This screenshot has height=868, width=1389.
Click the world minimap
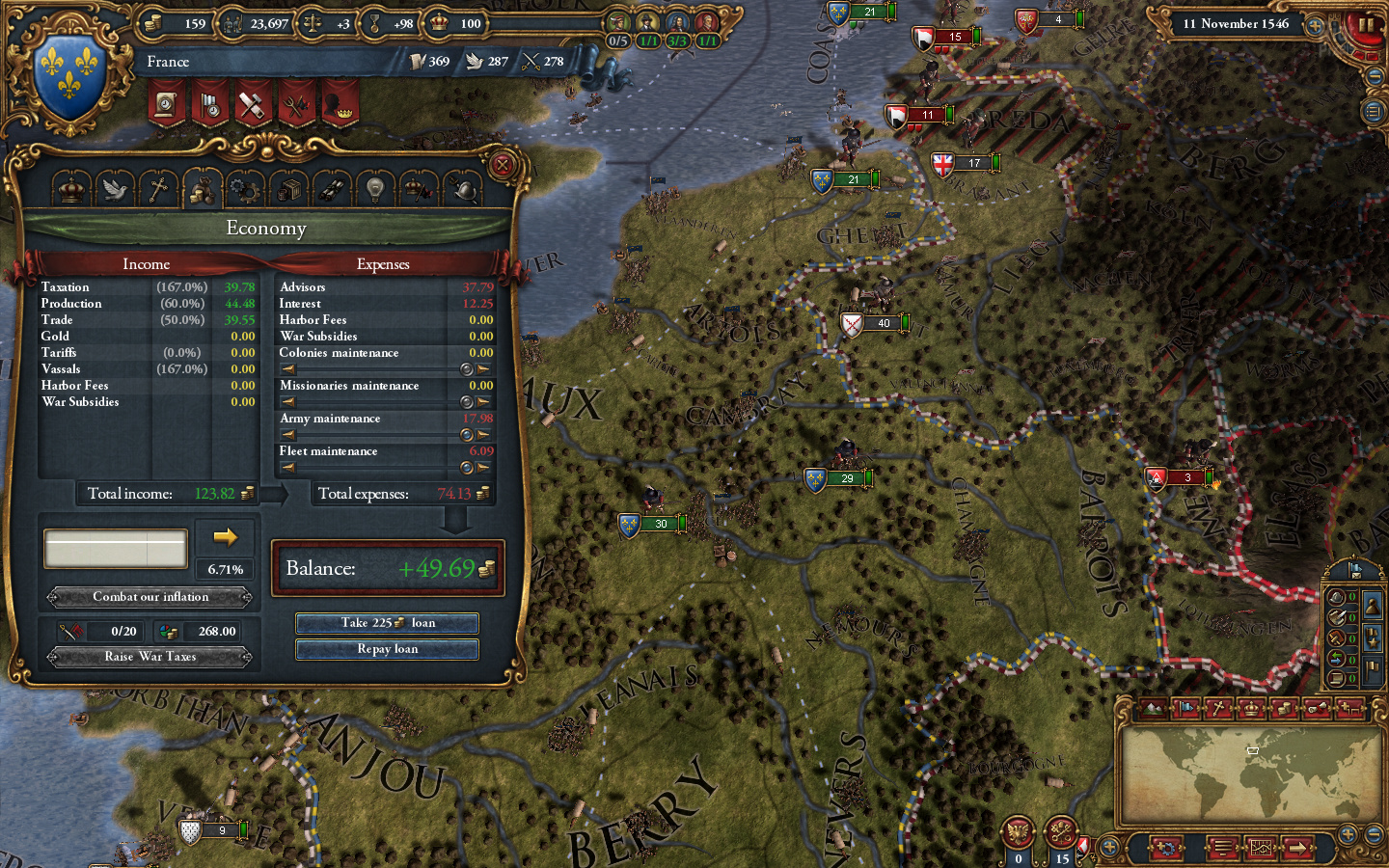click(1251, 773)
